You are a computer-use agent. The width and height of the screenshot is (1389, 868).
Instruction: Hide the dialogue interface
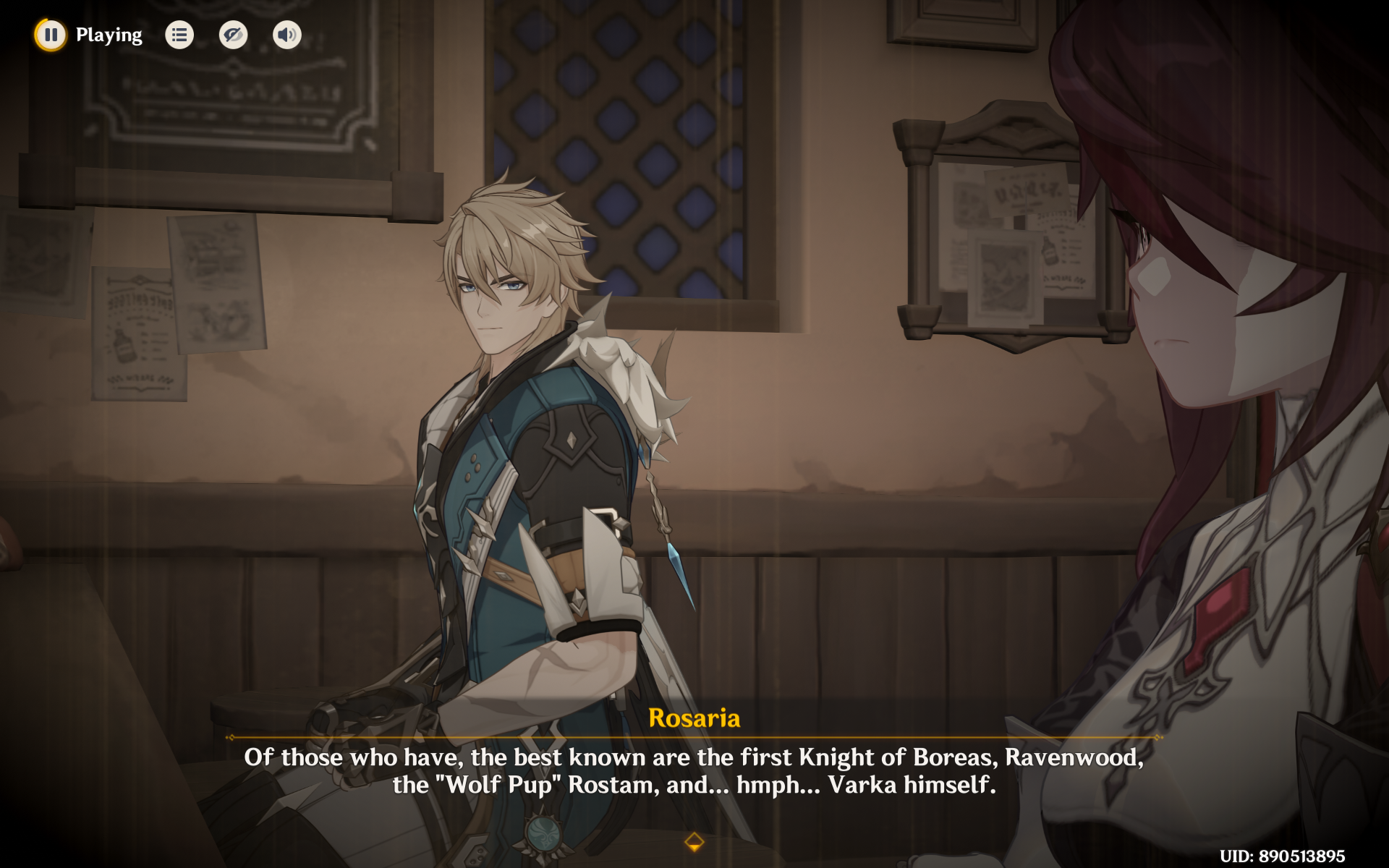pos(233,35)
